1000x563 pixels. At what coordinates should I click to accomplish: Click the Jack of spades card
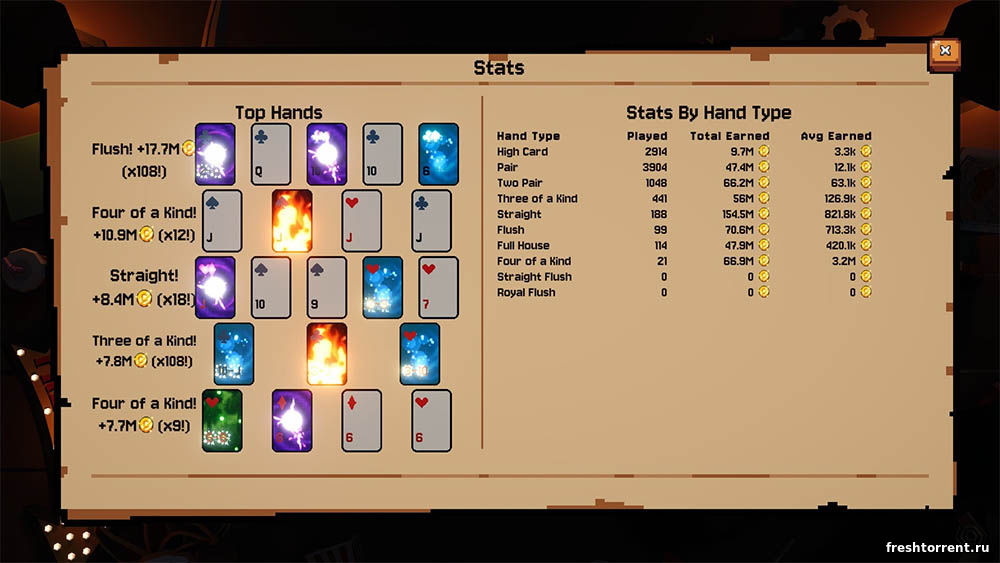tap(222, 220)
